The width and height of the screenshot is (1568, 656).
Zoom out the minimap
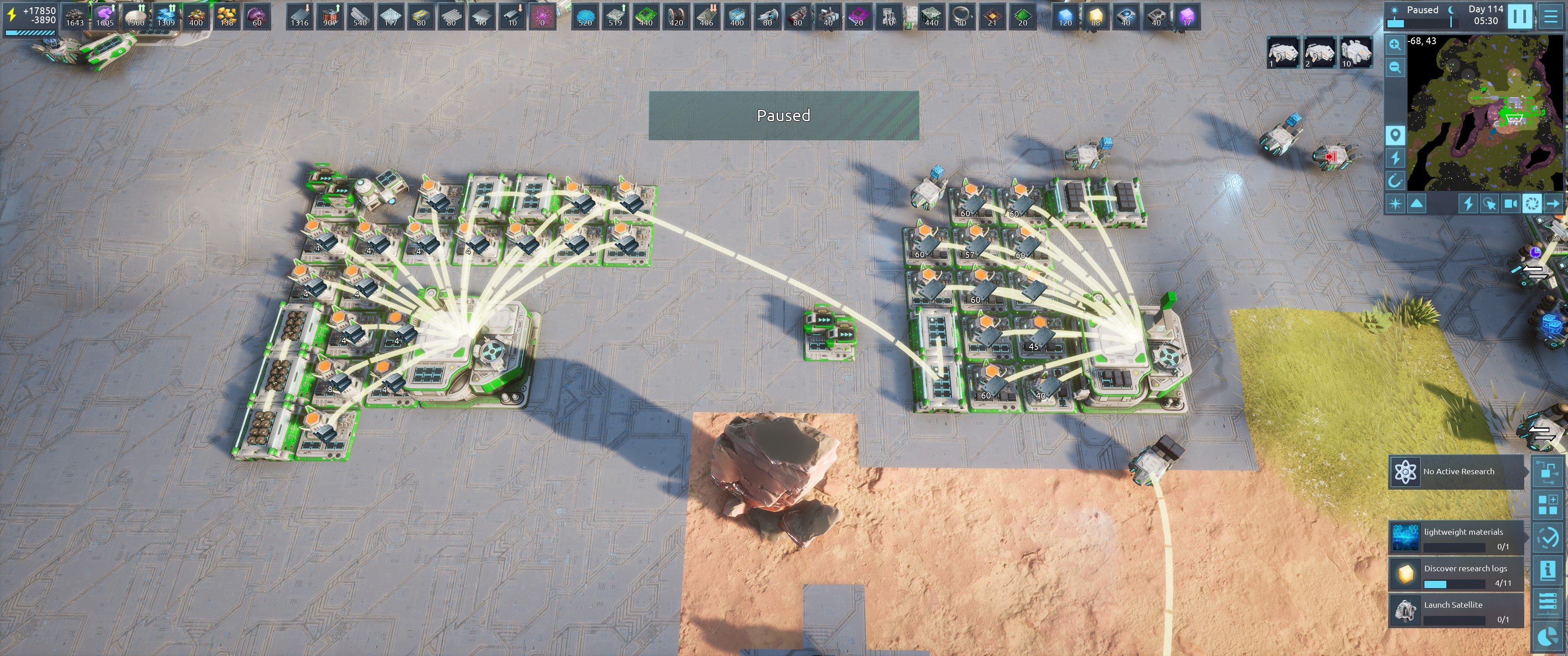click(x=1395, y=67)
